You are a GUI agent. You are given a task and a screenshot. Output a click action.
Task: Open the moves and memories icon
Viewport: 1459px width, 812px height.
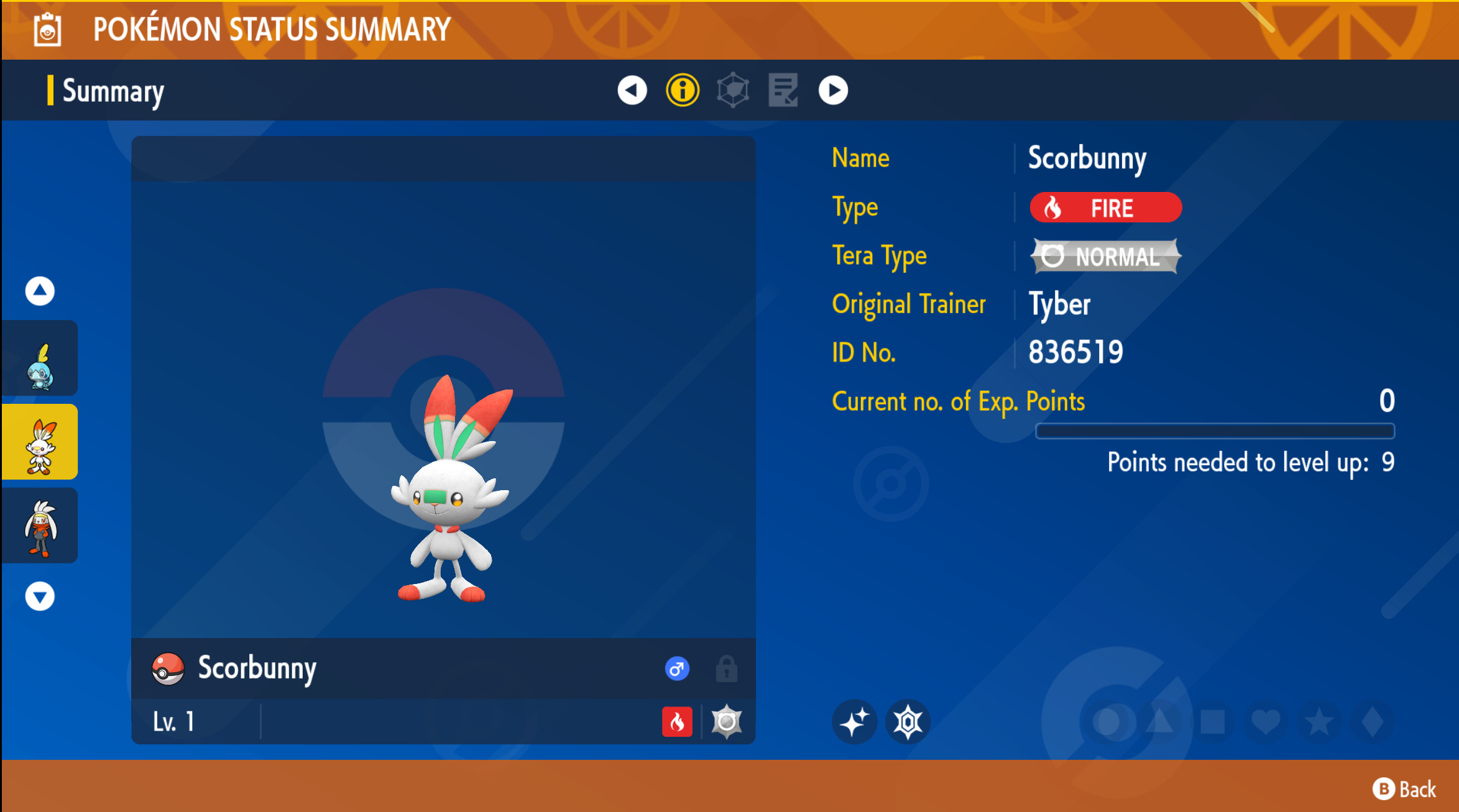pyautogui.click(x=782, y=90)
